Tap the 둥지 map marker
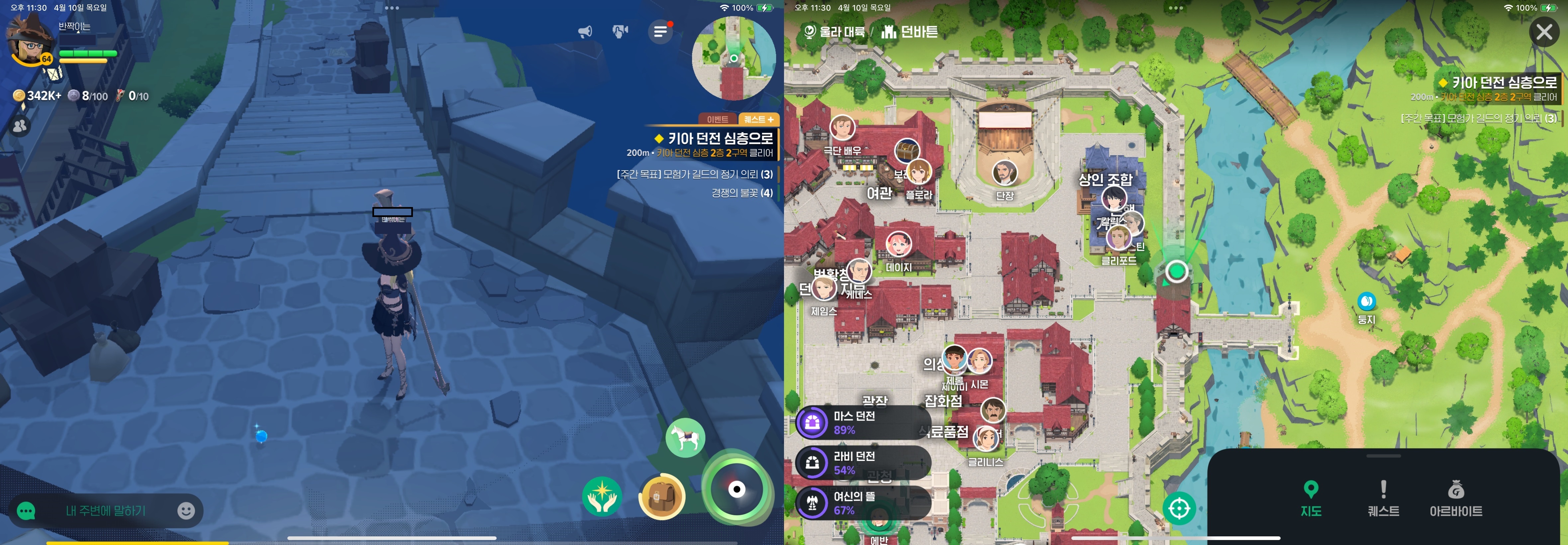 (1367, 301)
